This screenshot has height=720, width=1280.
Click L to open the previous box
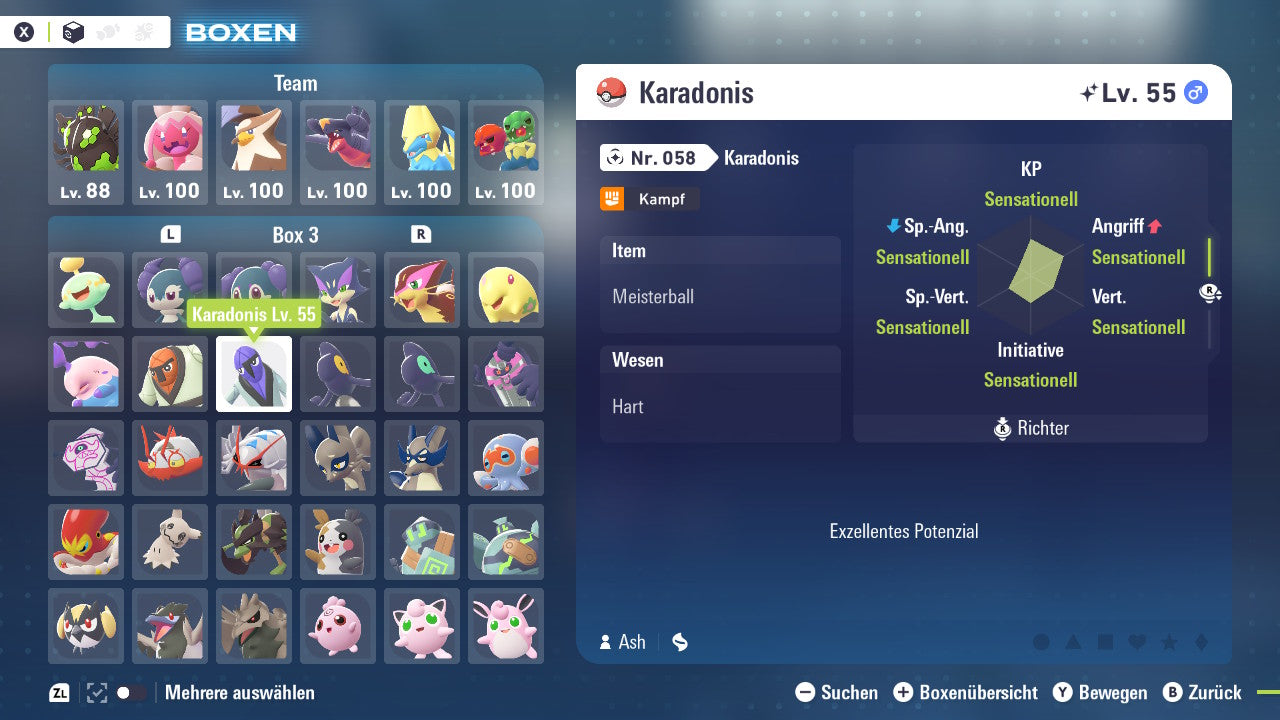click(170, 235)
